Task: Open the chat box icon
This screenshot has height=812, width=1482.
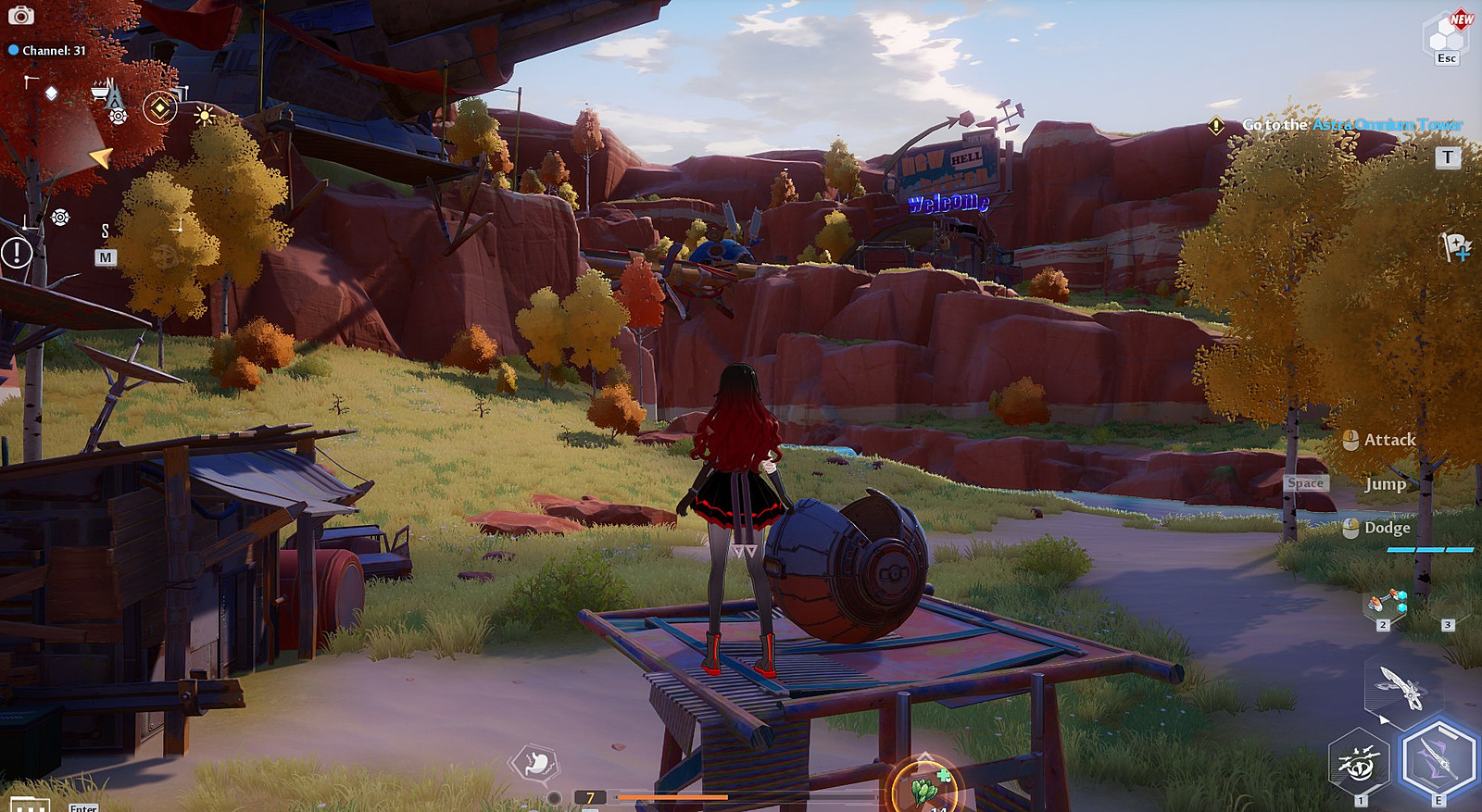Action: [x=28, y=805]
